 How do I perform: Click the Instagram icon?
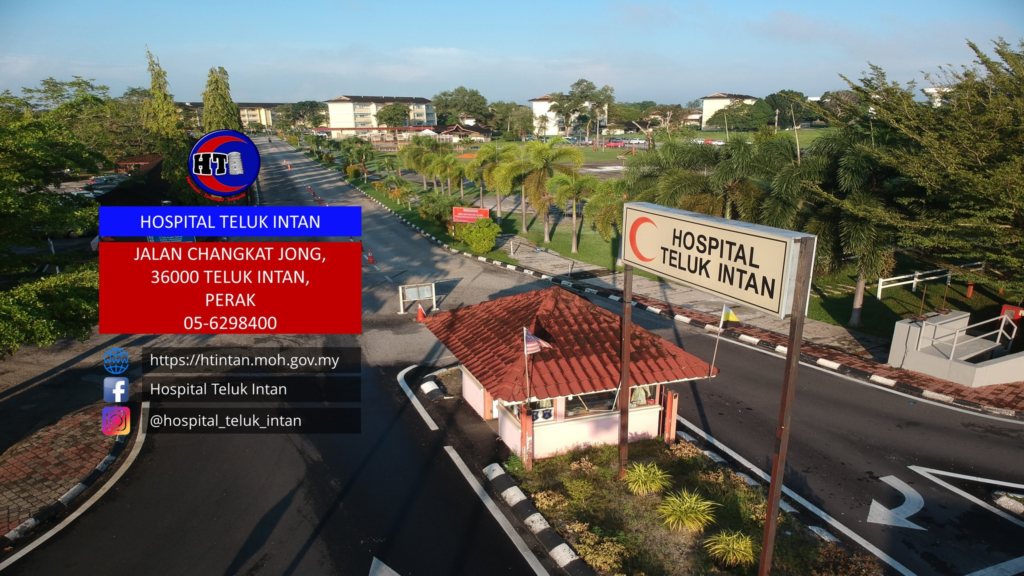point(116,421)
